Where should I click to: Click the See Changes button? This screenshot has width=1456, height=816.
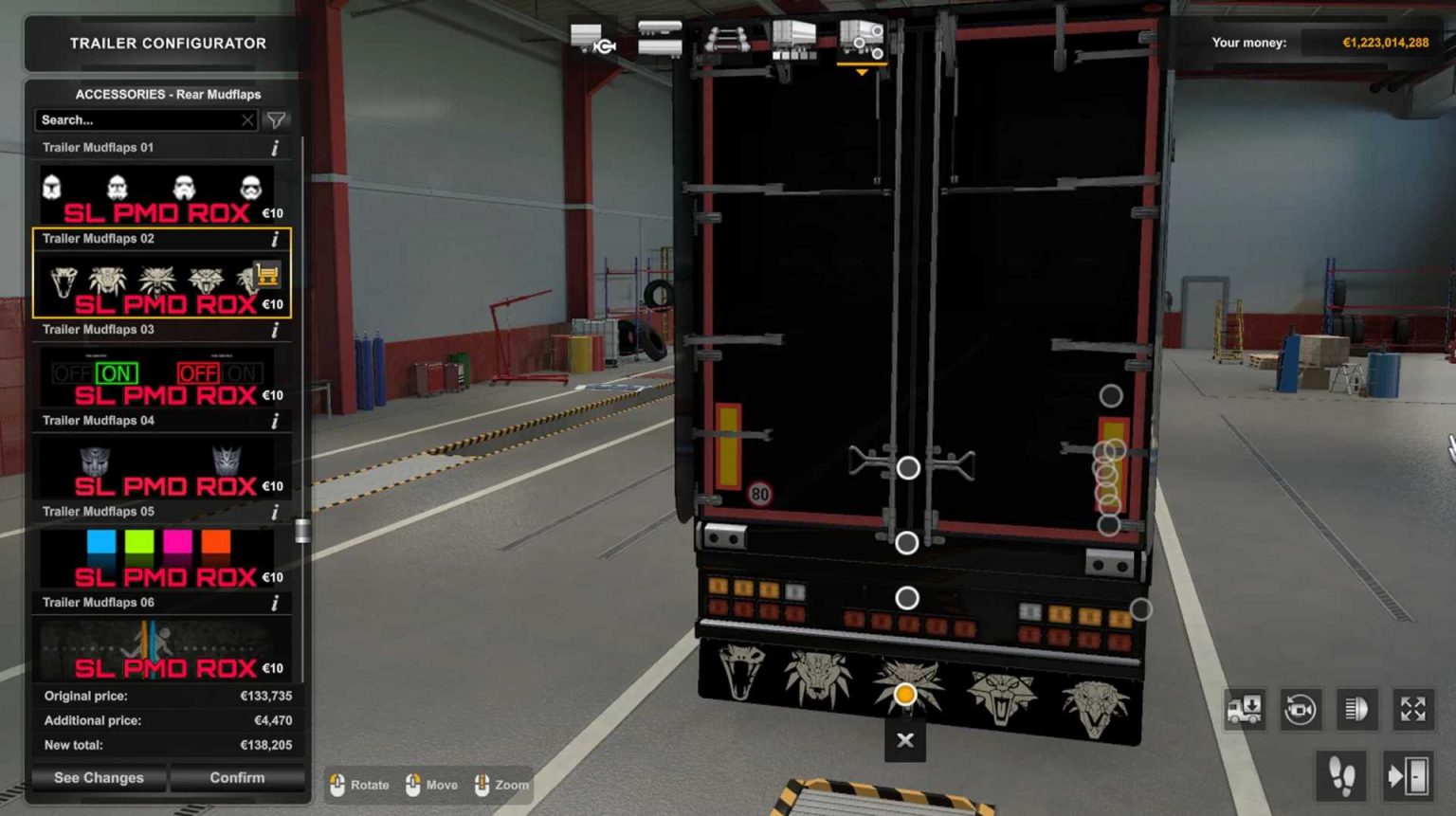tap(98, 777)
